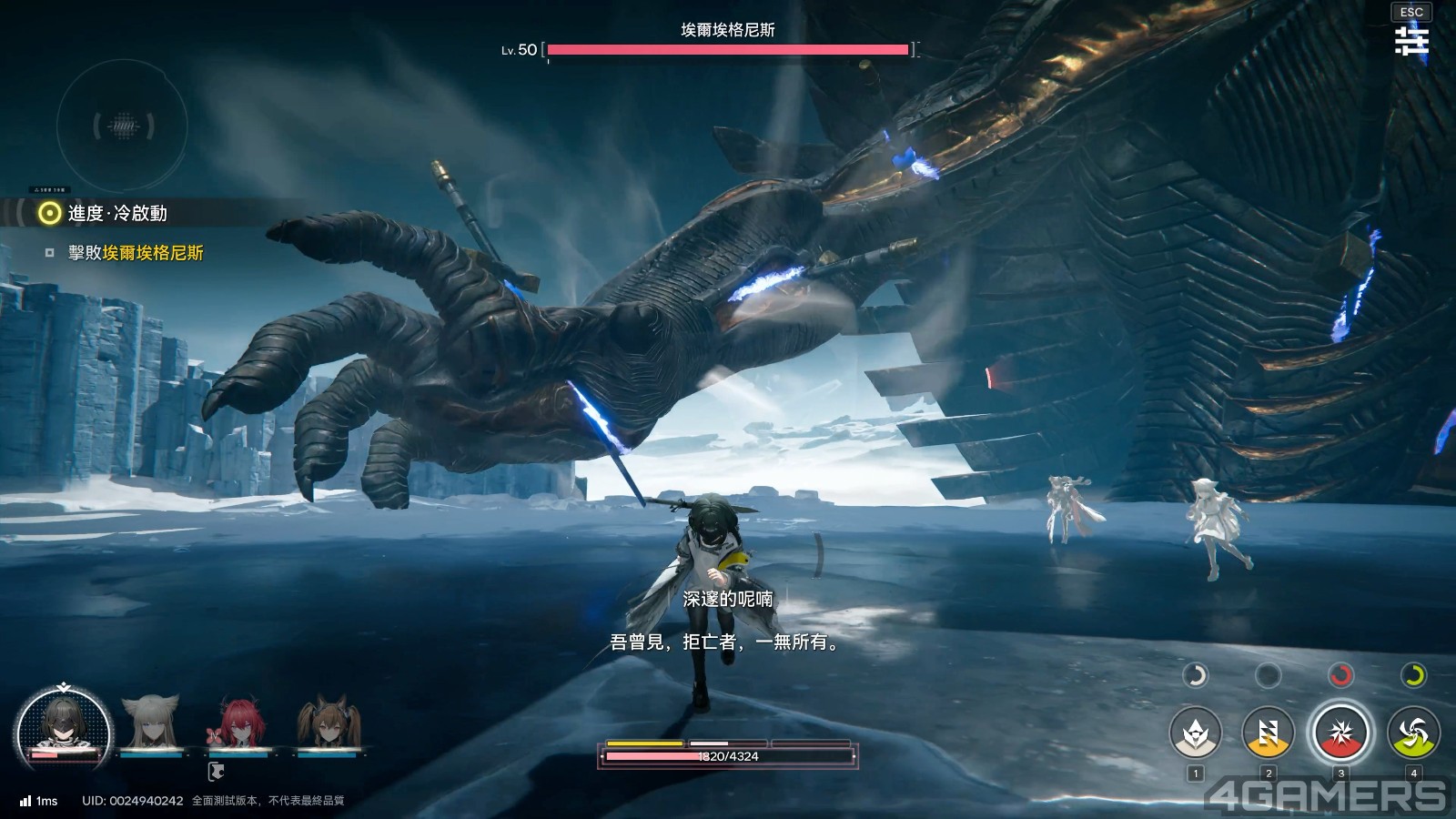This screenshot has height=819, width=1456.
Task: Switch to the white-haired fox-eared character
Action: click(x=151, y=724)
